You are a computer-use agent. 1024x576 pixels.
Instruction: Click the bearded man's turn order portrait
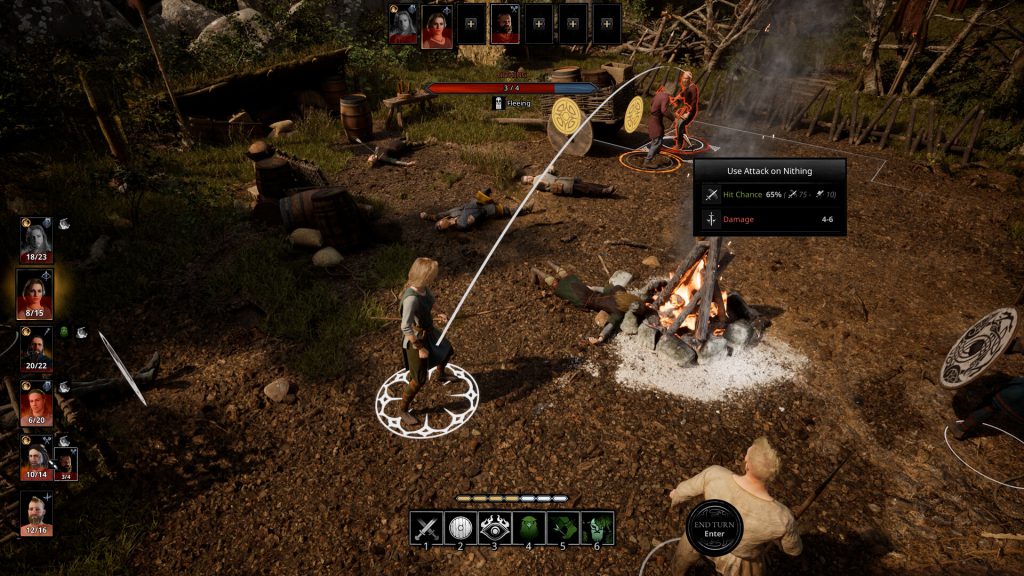coord(504,24)
